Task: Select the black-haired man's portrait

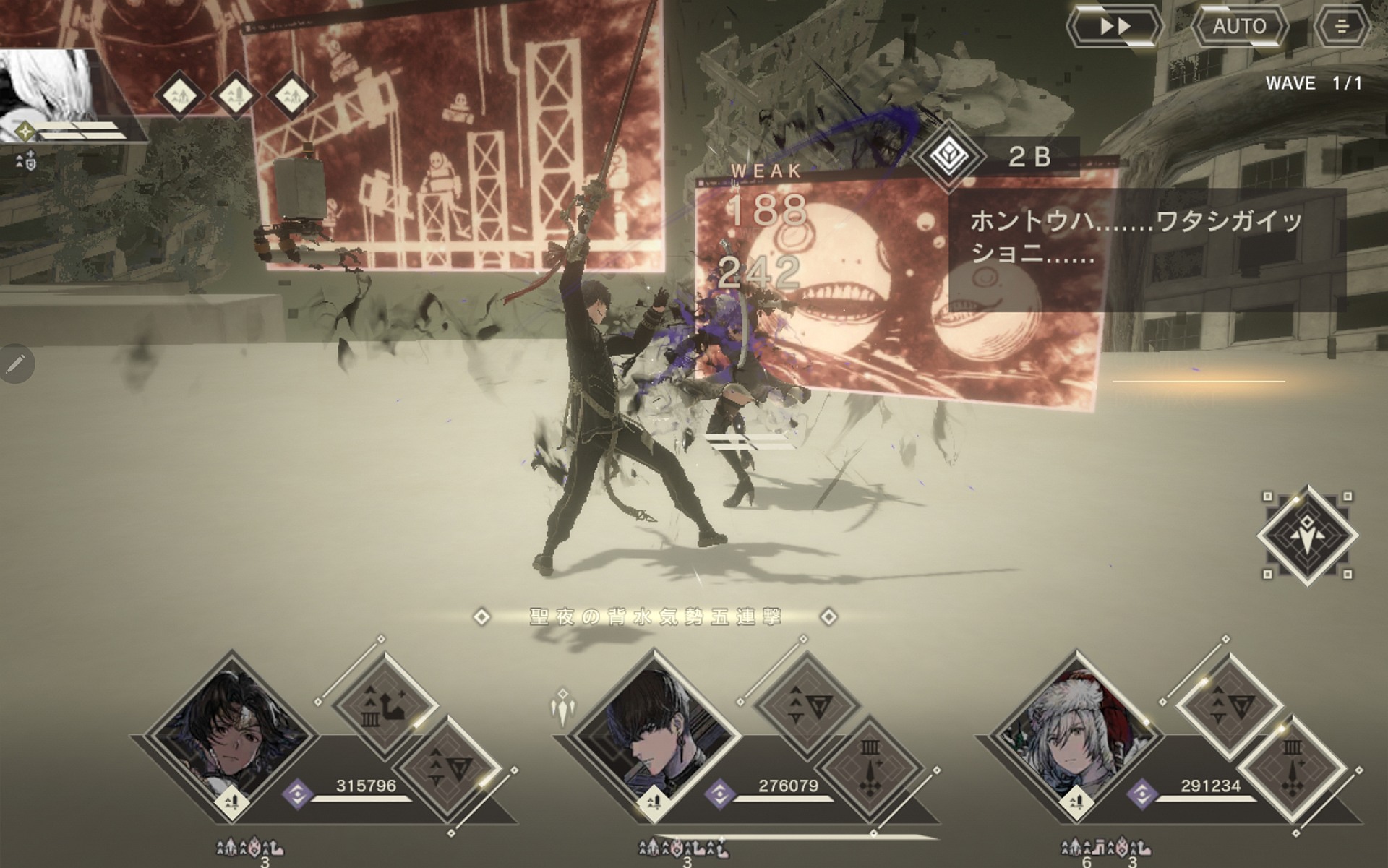Action: click(x=654, y=737)
